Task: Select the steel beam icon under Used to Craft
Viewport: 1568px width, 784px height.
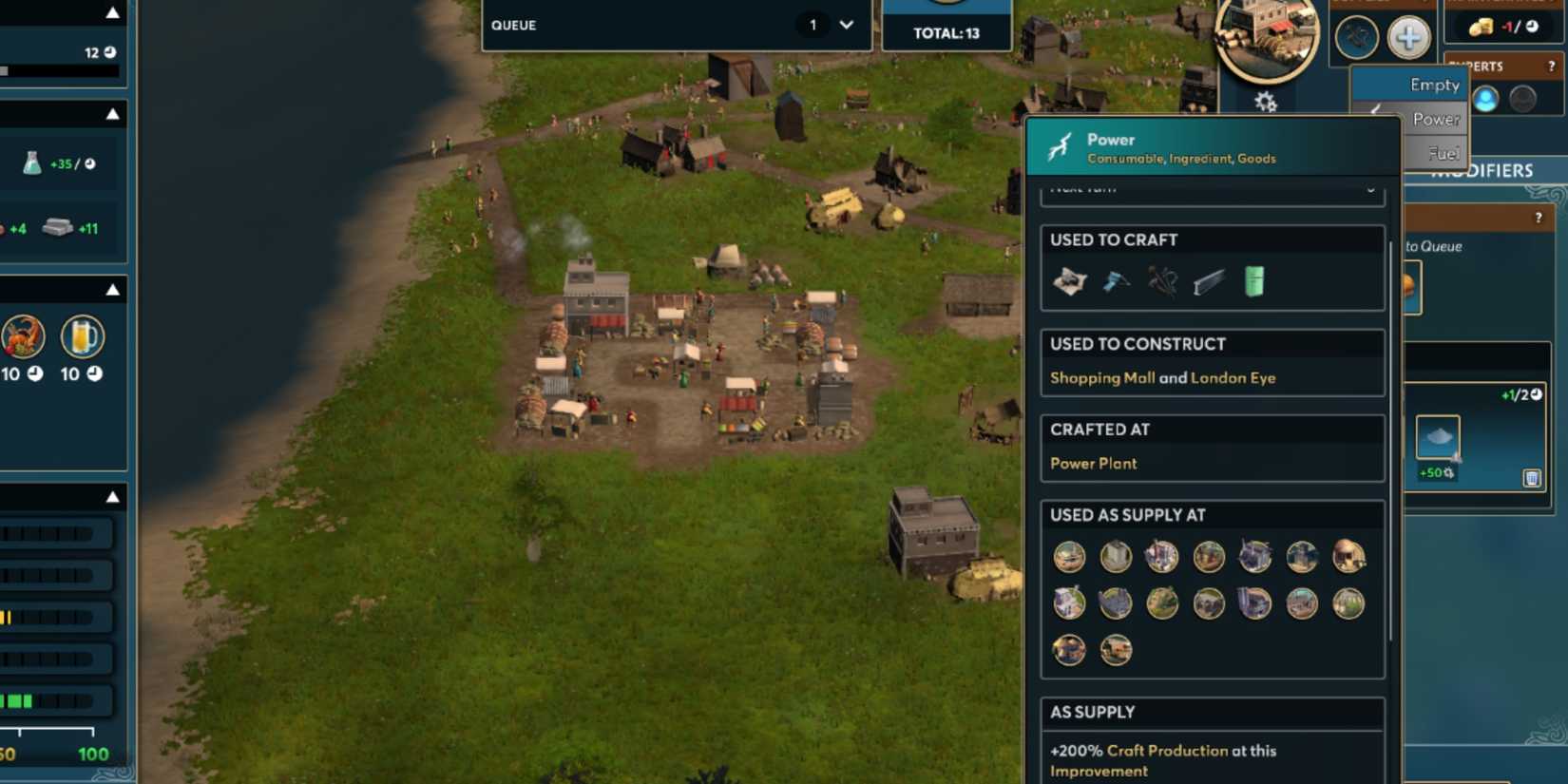Action: 1207,280
